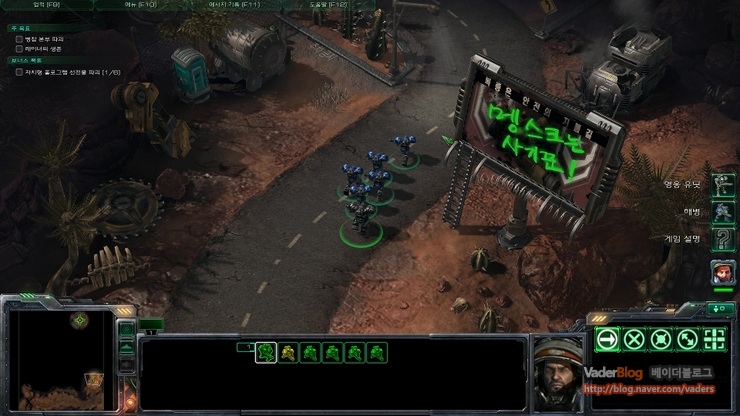
Task: Activate the Hold Position command button
Action: [660, 339]
